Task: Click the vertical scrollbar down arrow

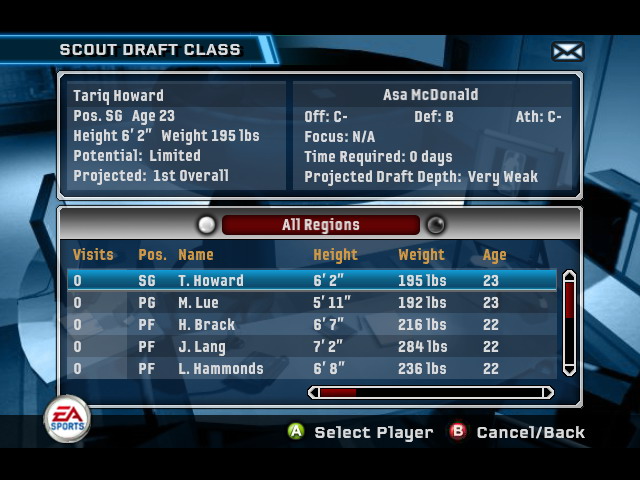Action: coord(569,369)
